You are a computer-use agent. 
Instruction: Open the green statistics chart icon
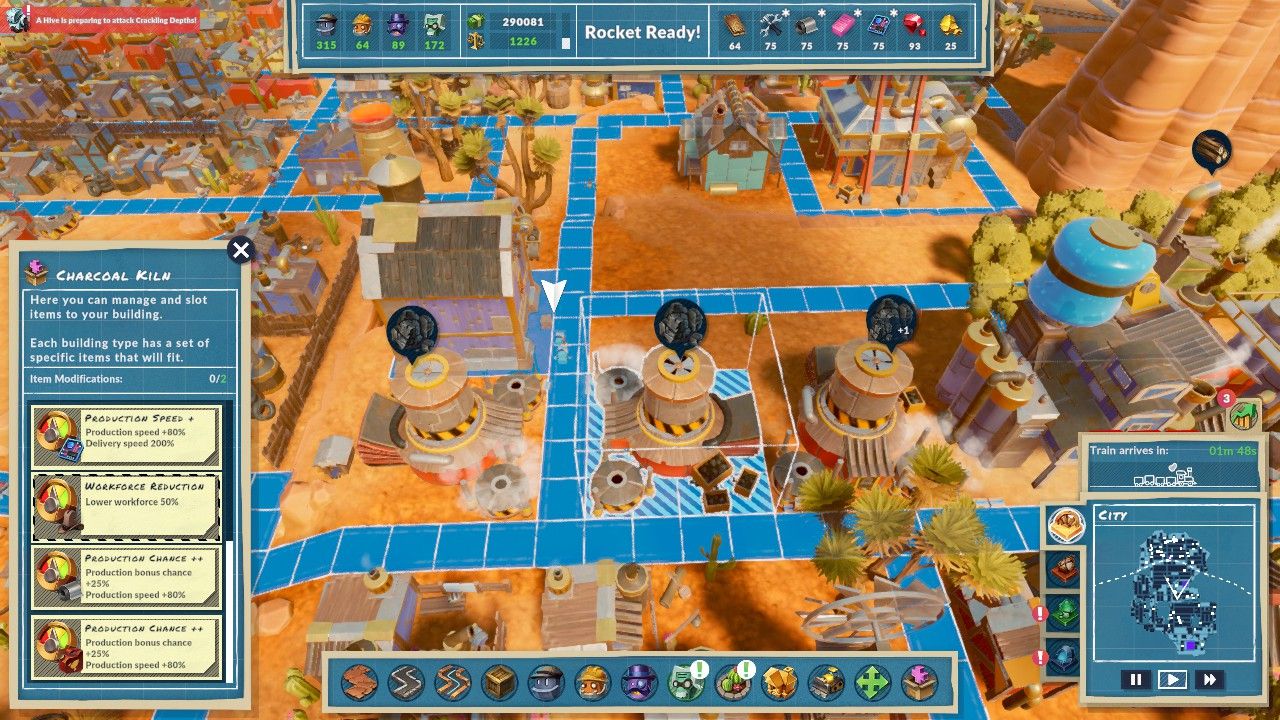1245,414
